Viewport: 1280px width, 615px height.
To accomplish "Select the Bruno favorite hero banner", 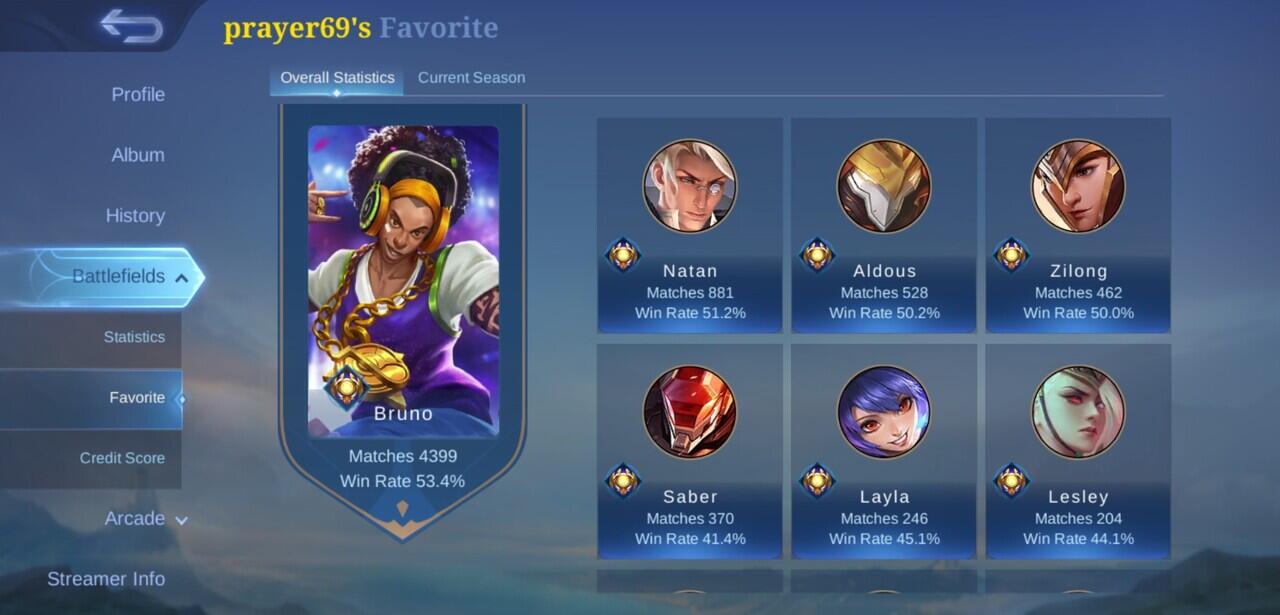I will [x=402, y=300].
